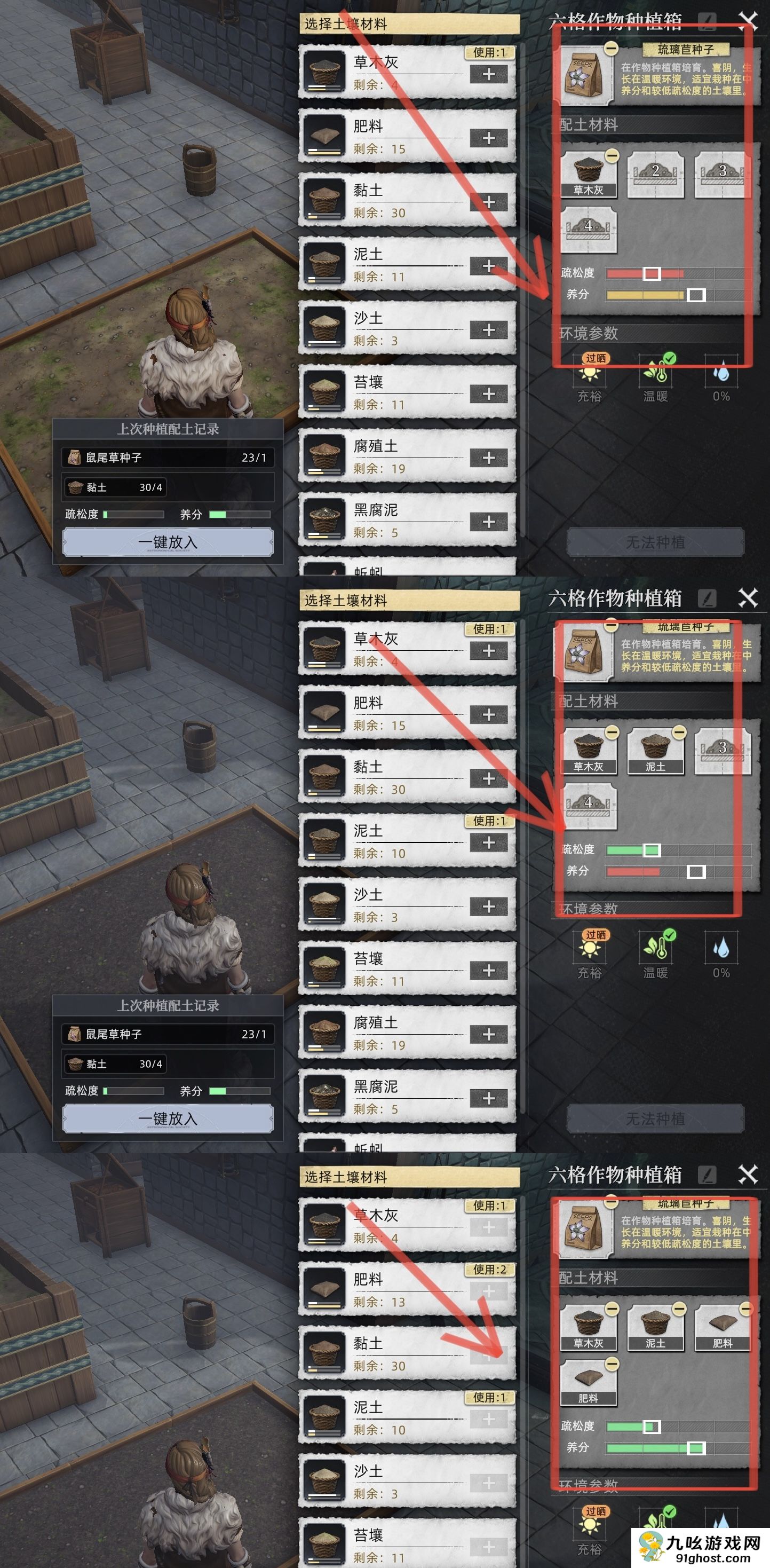Click the water droplet 0% icon

pos(722,372)
